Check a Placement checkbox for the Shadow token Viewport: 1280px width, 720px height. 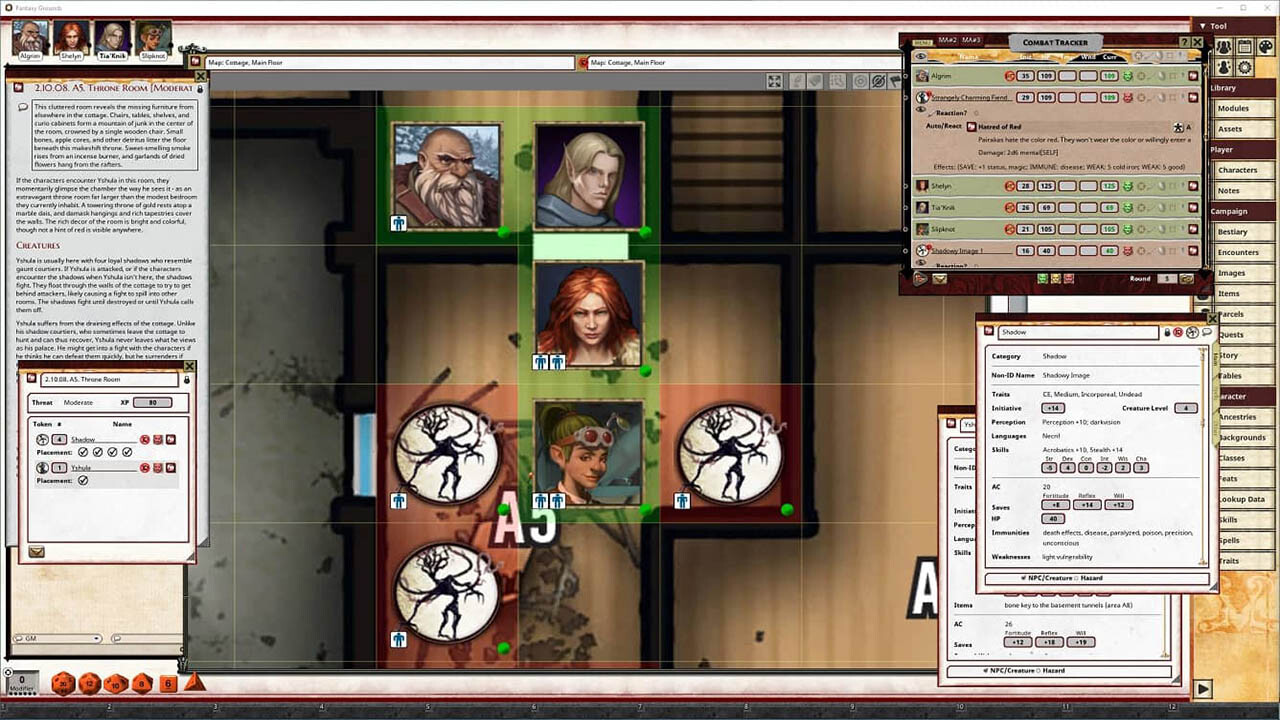coord(81,452)
